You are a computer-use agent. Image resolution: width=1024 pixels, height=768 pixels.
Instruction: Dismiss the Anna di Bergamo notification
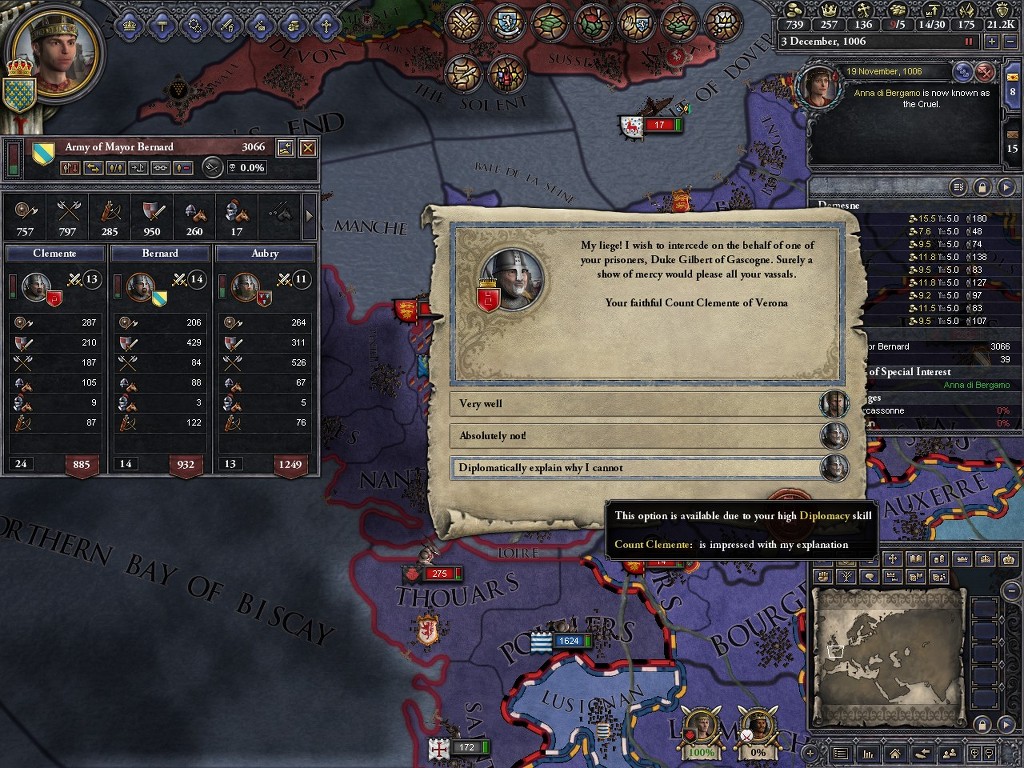tap(985, 71)
